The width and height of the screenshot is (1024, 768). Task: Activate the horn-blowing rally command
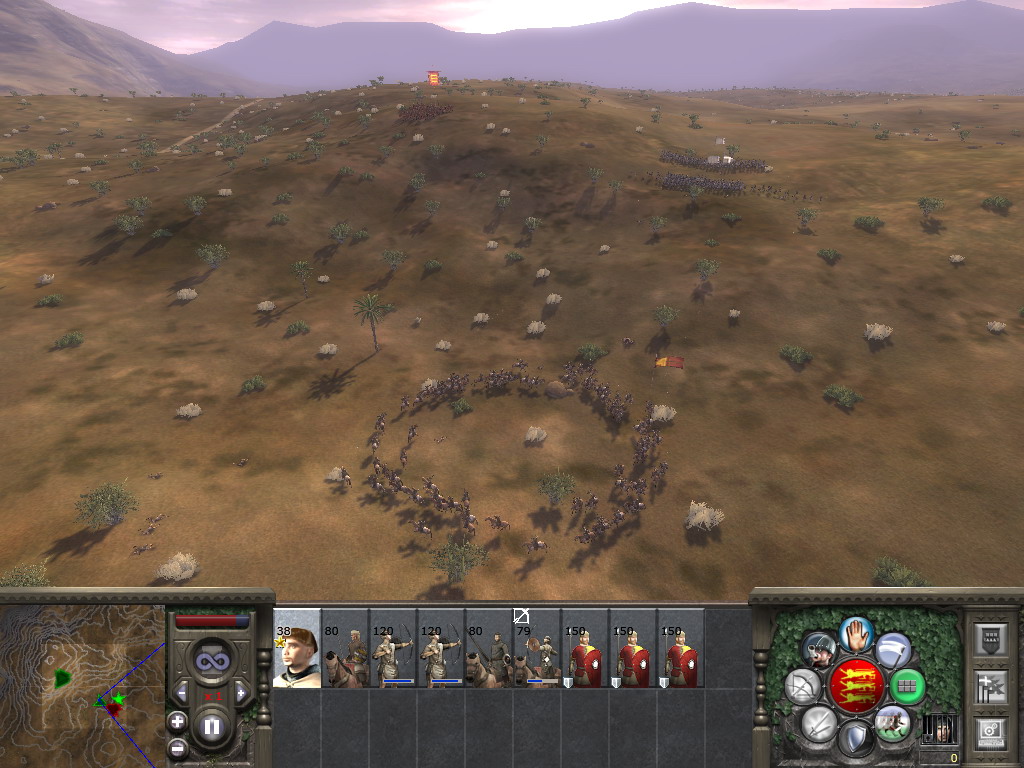[x=819, y=650]
